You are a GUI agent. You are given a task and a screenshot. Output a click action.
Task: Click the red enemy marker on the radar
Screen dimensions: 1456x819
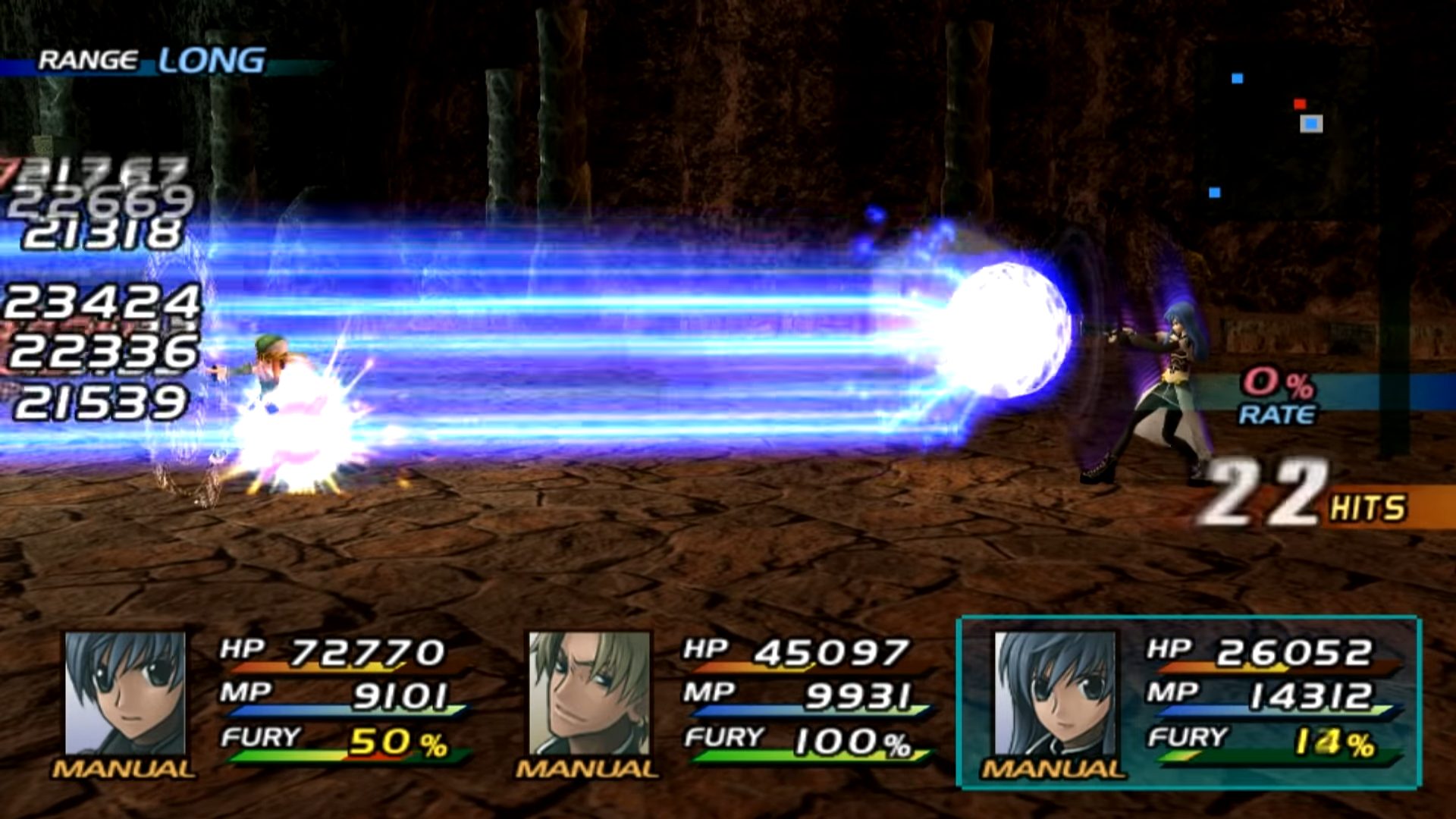(1300, 104)
